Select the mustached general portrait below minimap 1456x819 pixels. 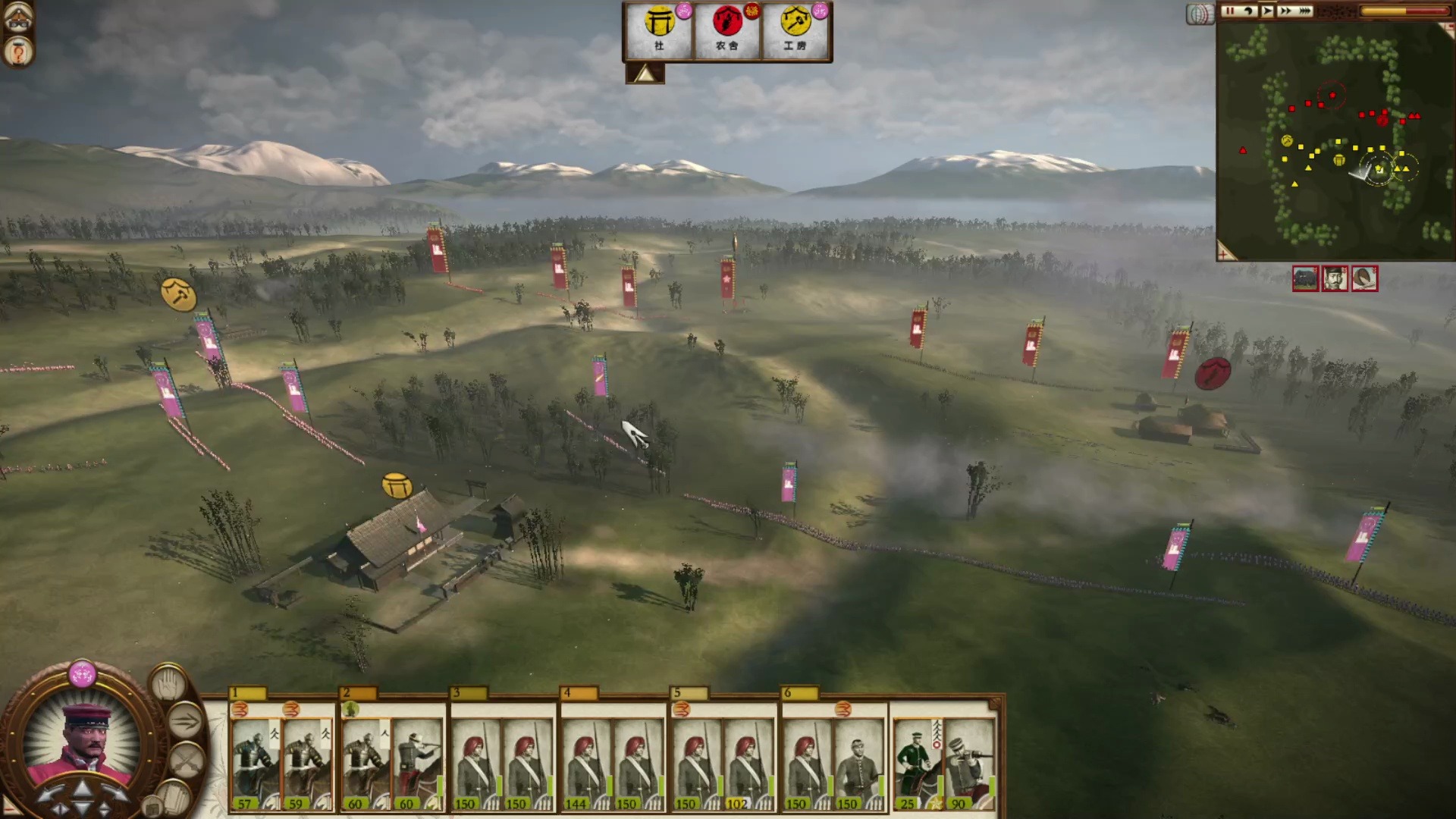1335,278
